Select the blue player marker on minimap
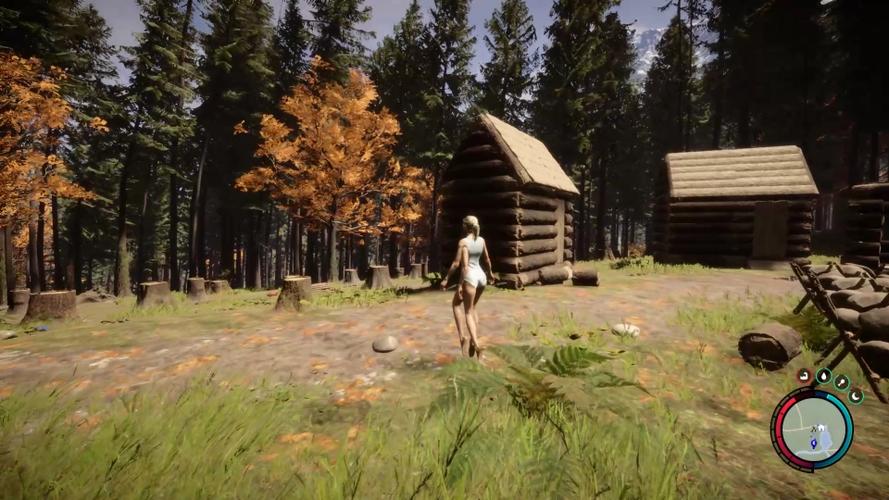Viewport: 889px width, 500px height. click(x=812, y=441)
